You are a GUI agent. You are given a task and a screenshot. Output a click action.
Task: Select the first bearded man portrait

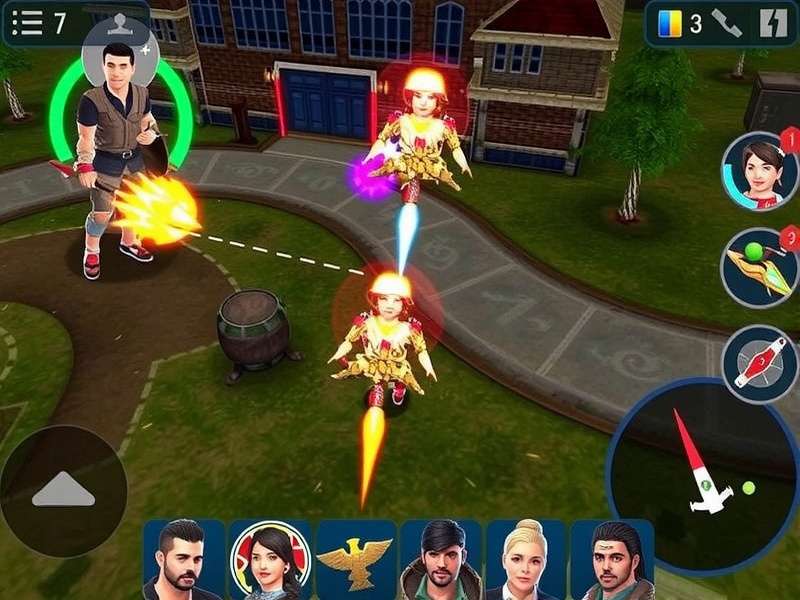(183, 559)
